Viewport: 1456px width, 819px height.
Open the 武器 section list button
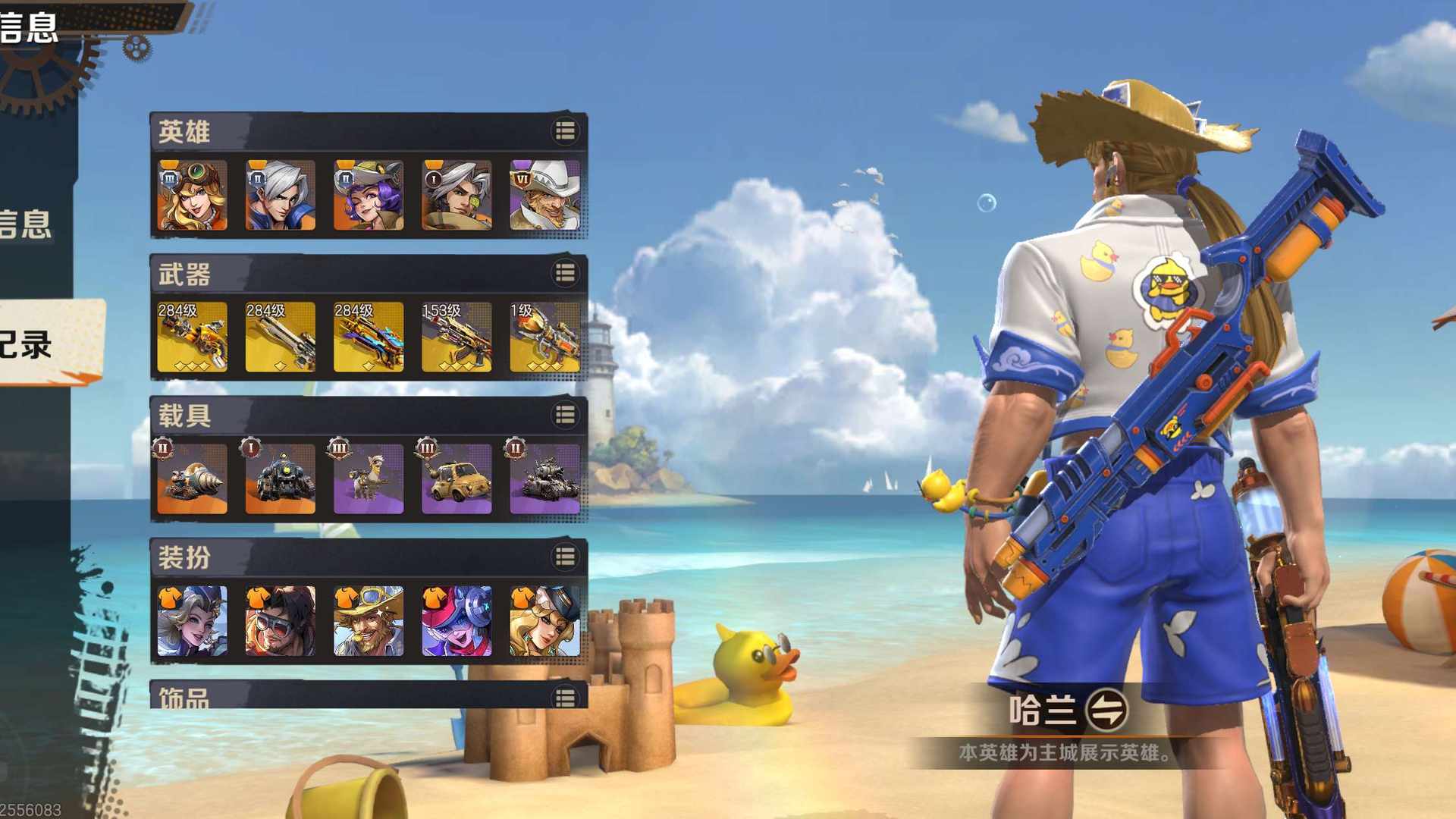tap(565, 273)
